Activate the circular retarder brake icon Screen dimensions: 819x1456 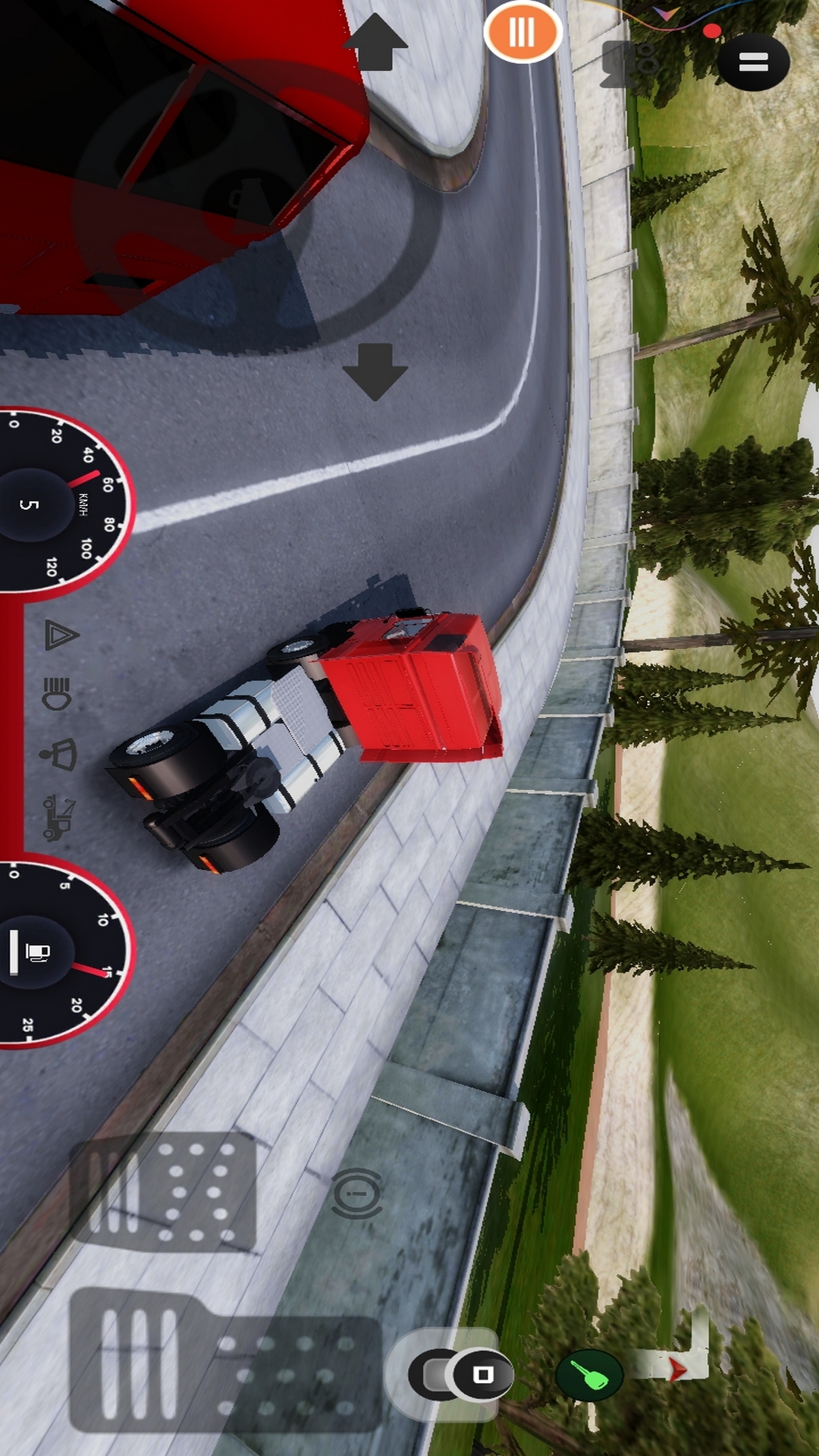click(357, 1194)
